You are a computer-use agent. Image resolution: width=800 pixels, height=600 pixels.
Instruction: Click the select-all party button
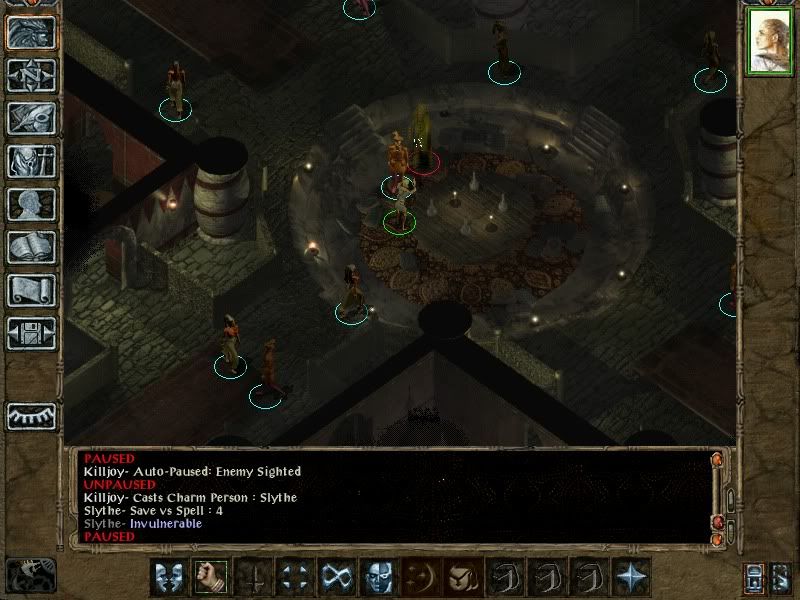coord(755,578)
